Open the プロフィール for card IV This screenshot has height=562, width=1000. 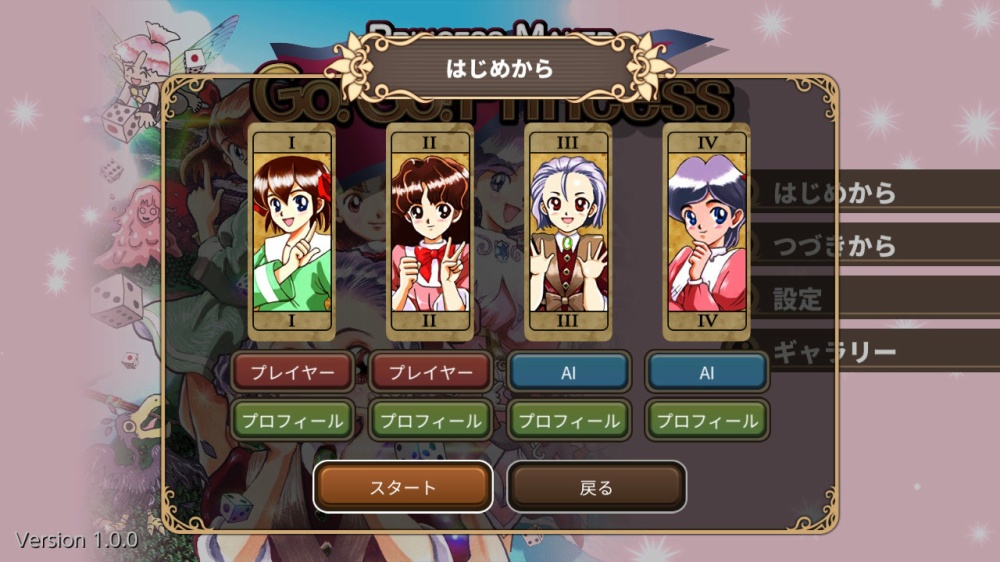tap(707, 420)
